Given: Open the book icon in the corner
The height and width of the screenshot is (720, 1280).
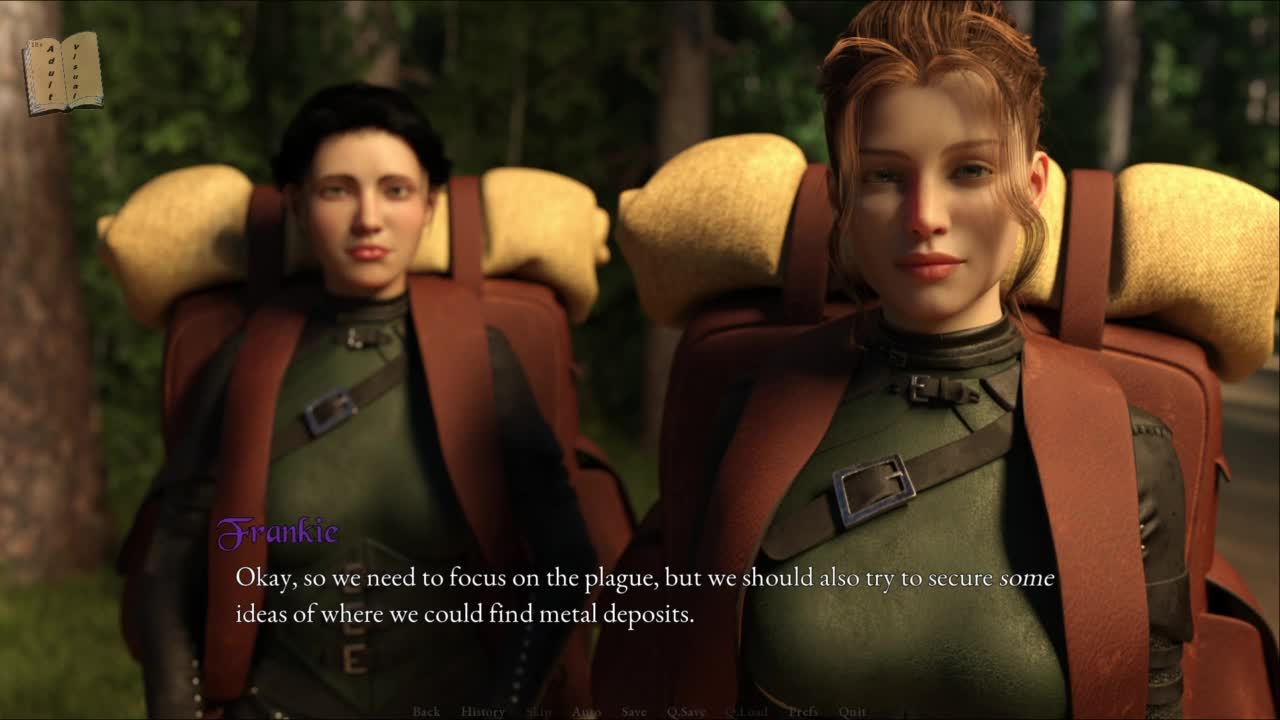Looking at the screenshot, I should [x=62, y=72].
